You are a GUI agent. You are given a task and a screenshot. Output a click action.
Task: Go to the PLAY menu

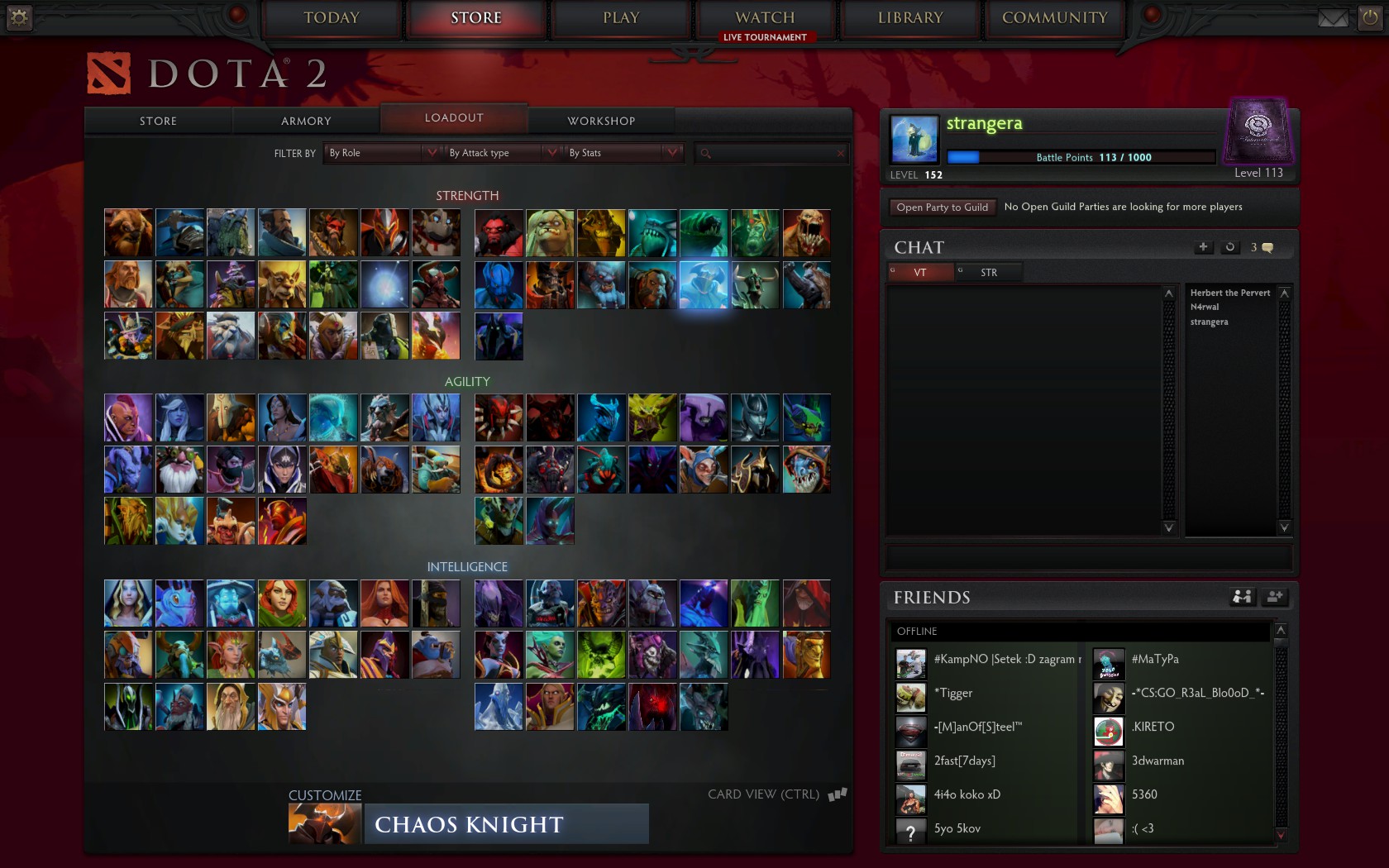click(x=621, y=18)
